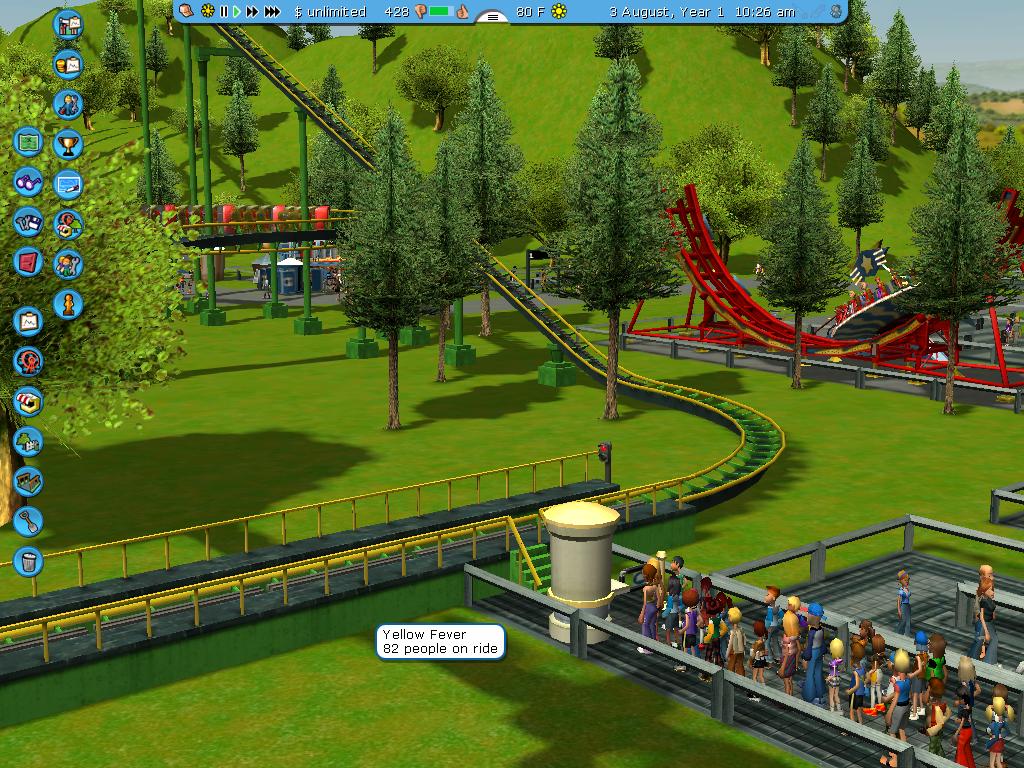Pause the game simulation
1024x768 pixels.
(x=224, y=12)
